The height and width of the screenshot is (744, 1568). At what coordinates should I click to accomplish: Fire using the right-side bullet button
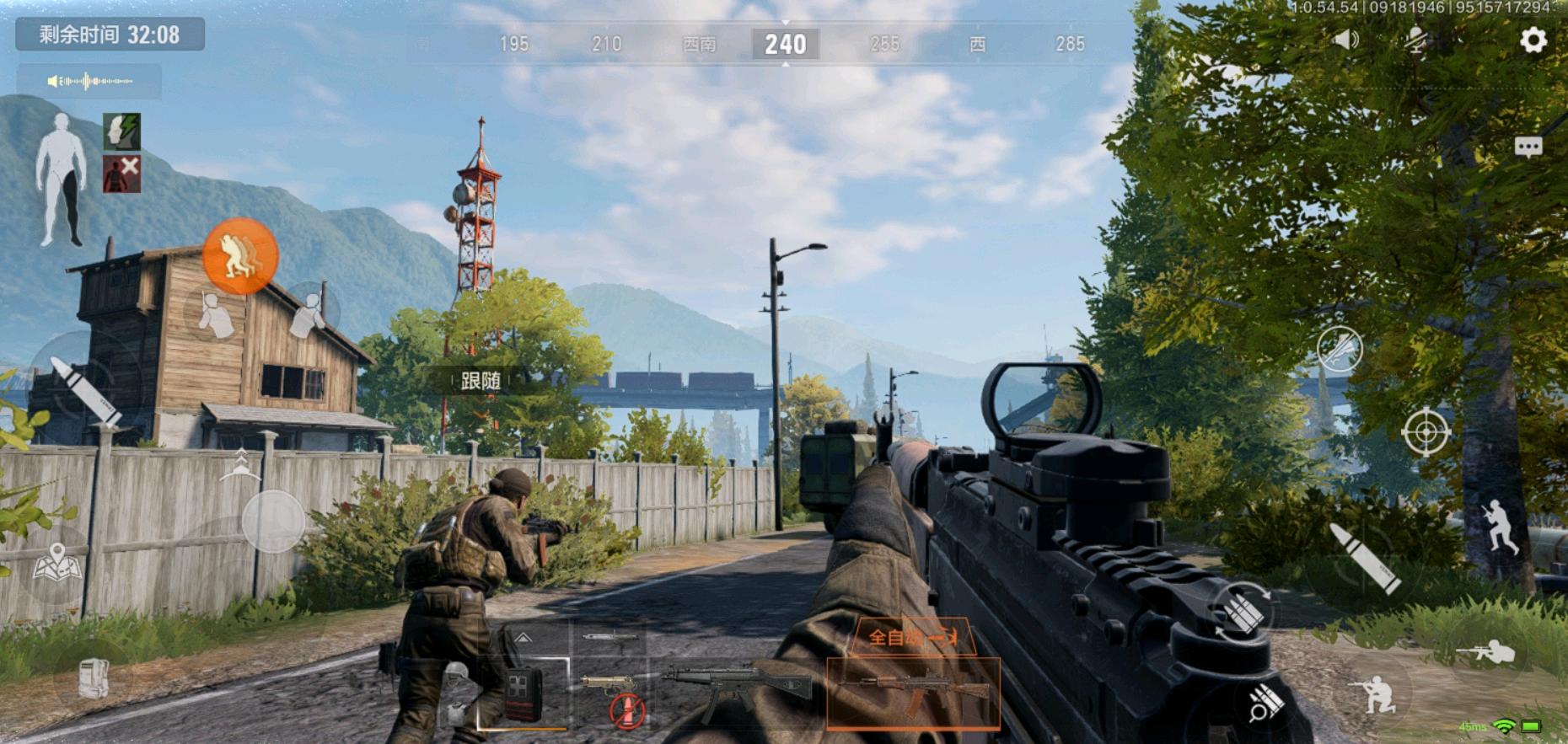click(x=1363, y=557)
